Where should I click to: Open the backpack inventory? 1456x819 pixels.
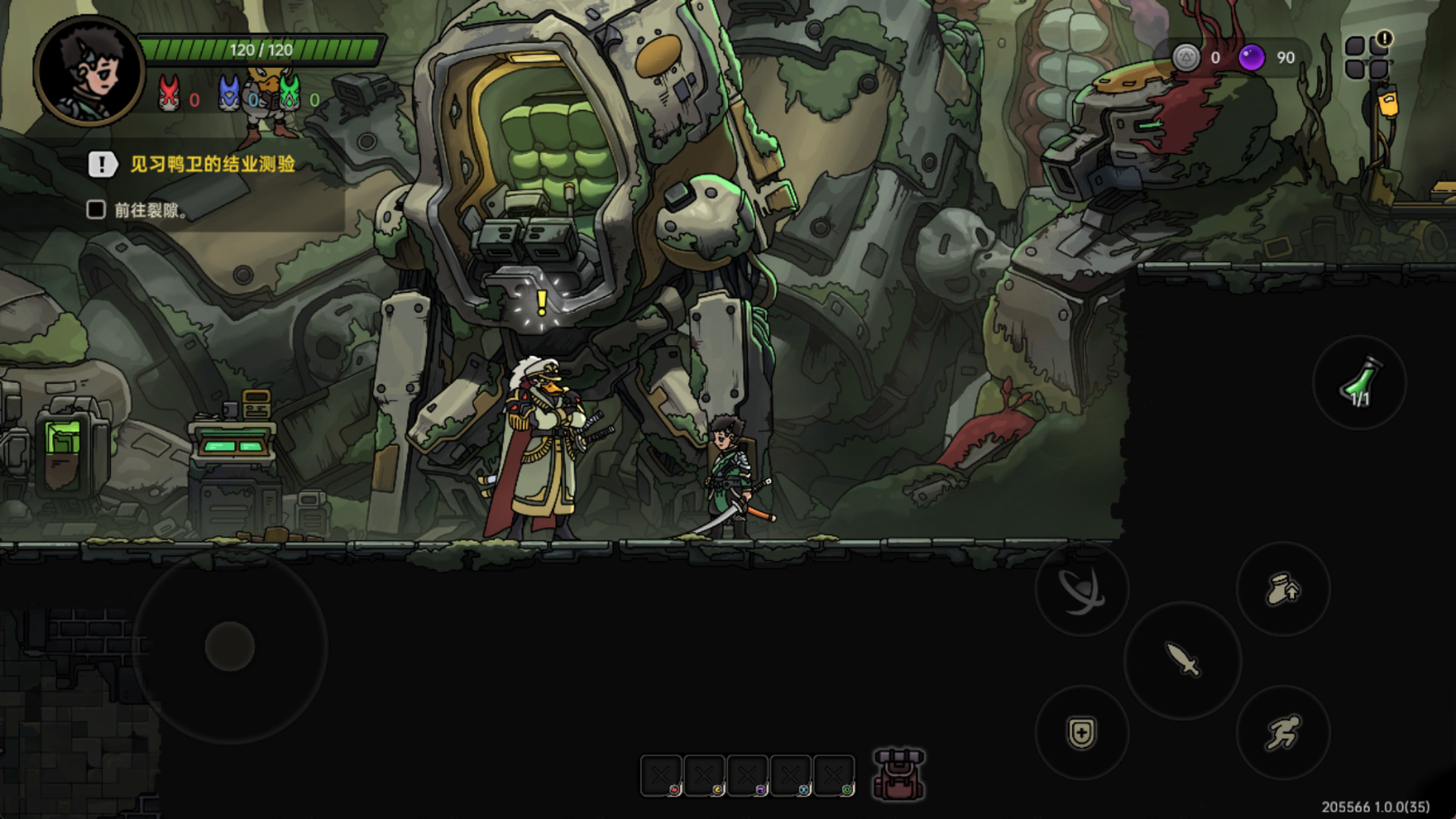click(x=898, y=774)
